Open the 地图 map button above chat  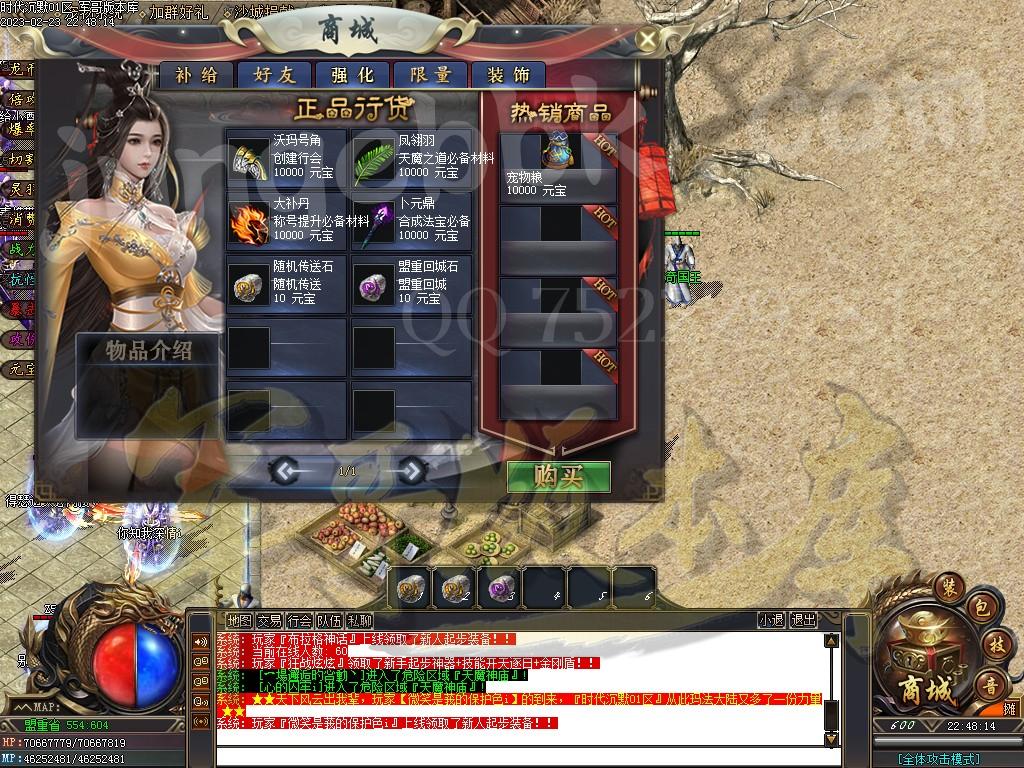click(x=239, y=621)
